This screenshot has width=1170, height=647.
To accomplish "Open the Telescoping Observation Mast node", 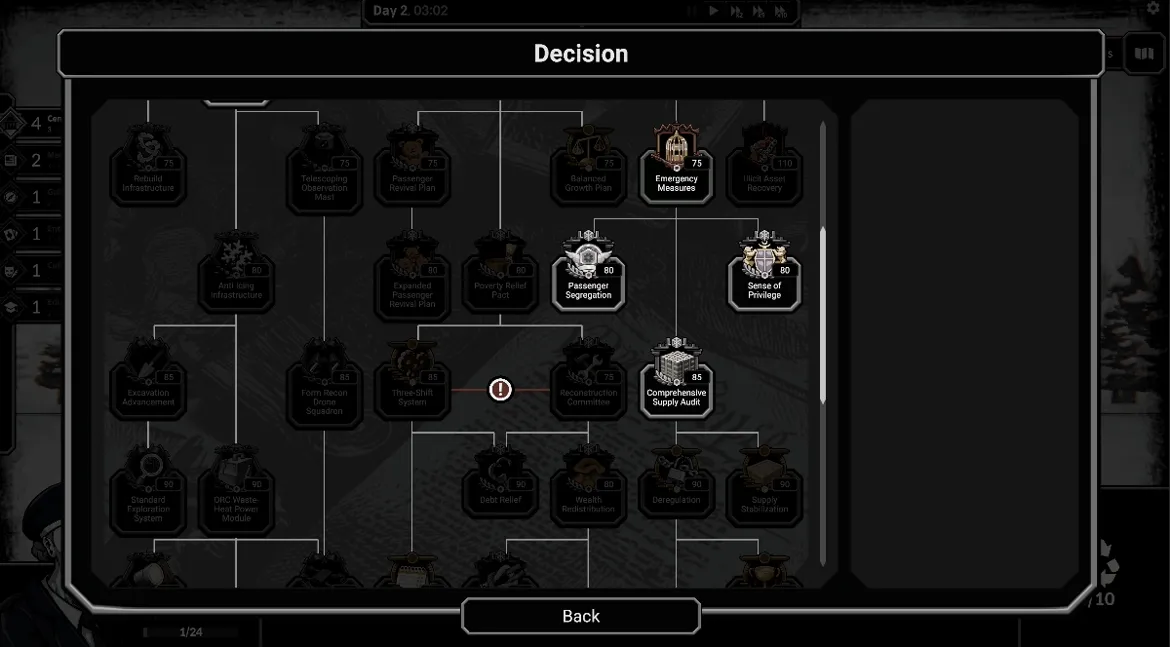I will coord(324,170).
